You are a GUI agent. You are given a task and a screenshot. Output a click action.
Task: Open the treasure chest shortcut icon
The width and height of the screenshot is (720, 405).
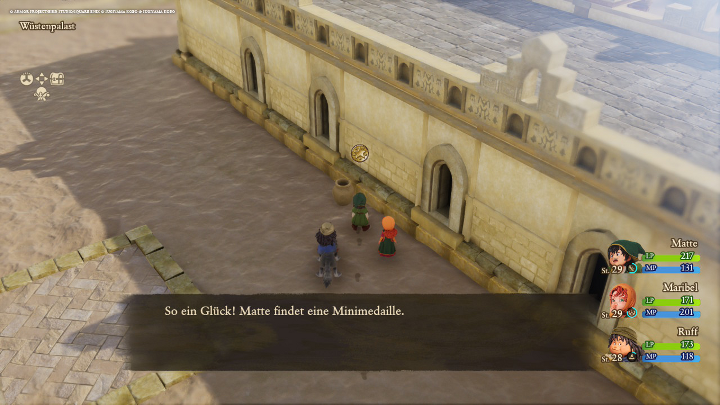coord(57,79)
